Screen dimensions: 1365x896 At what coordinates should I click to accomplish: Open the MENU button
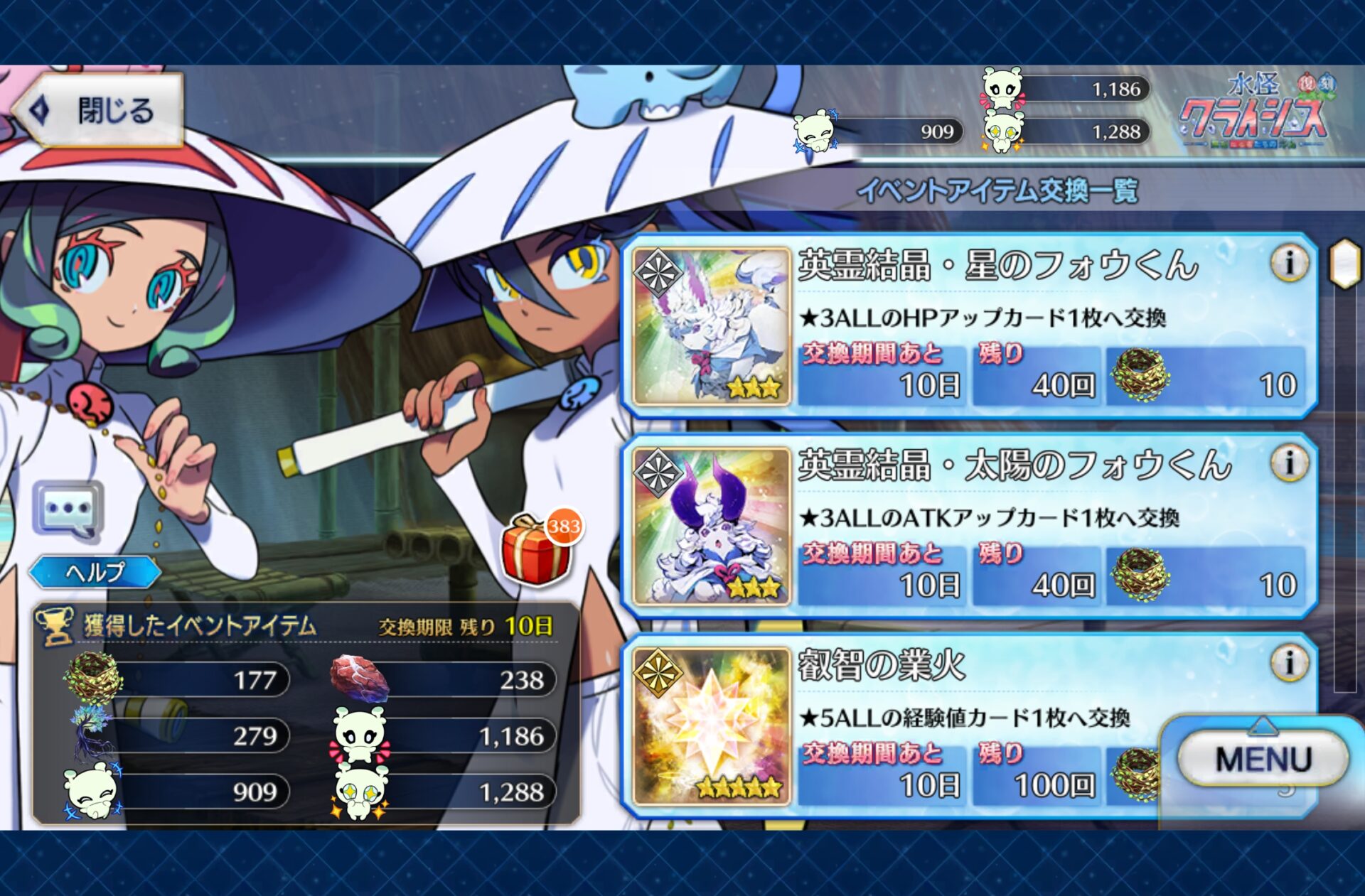[1263, 759]
